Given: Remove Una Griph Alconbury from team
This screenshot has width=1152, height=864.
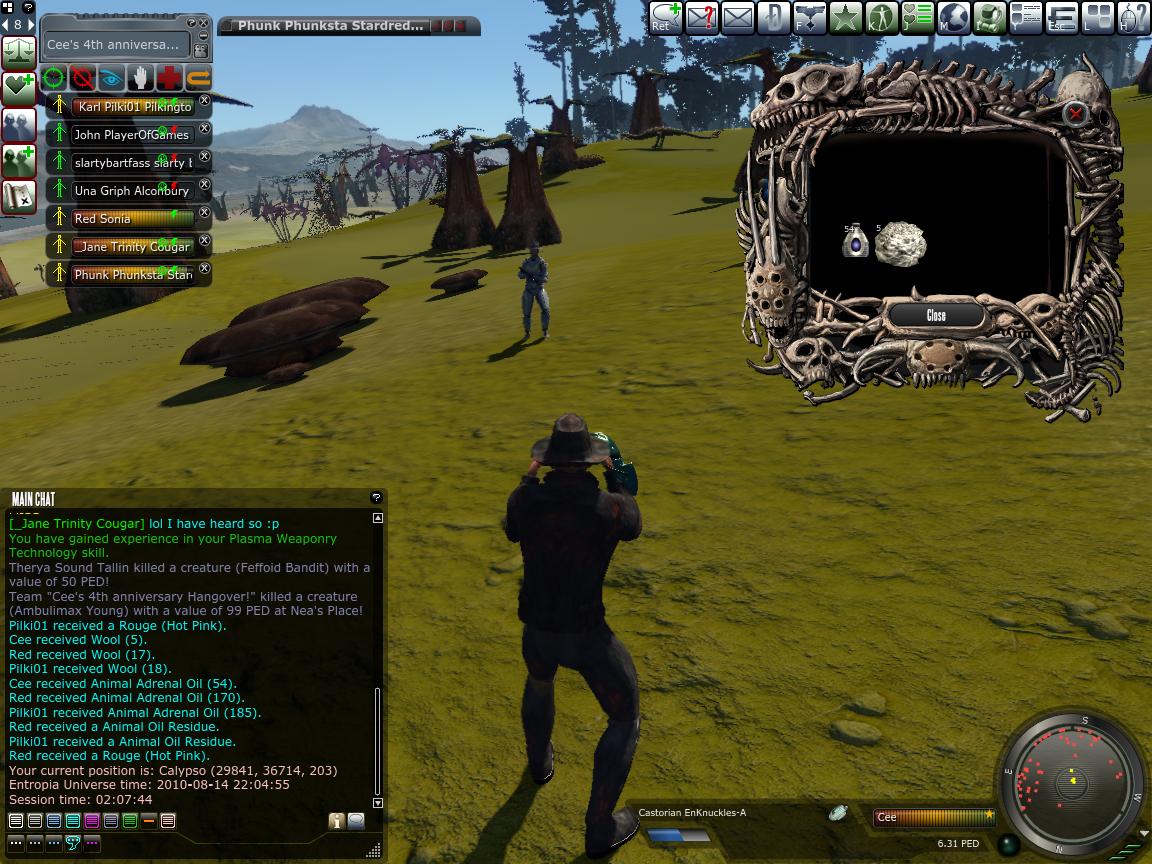Looking at the screenshot, I should point(205,185).
